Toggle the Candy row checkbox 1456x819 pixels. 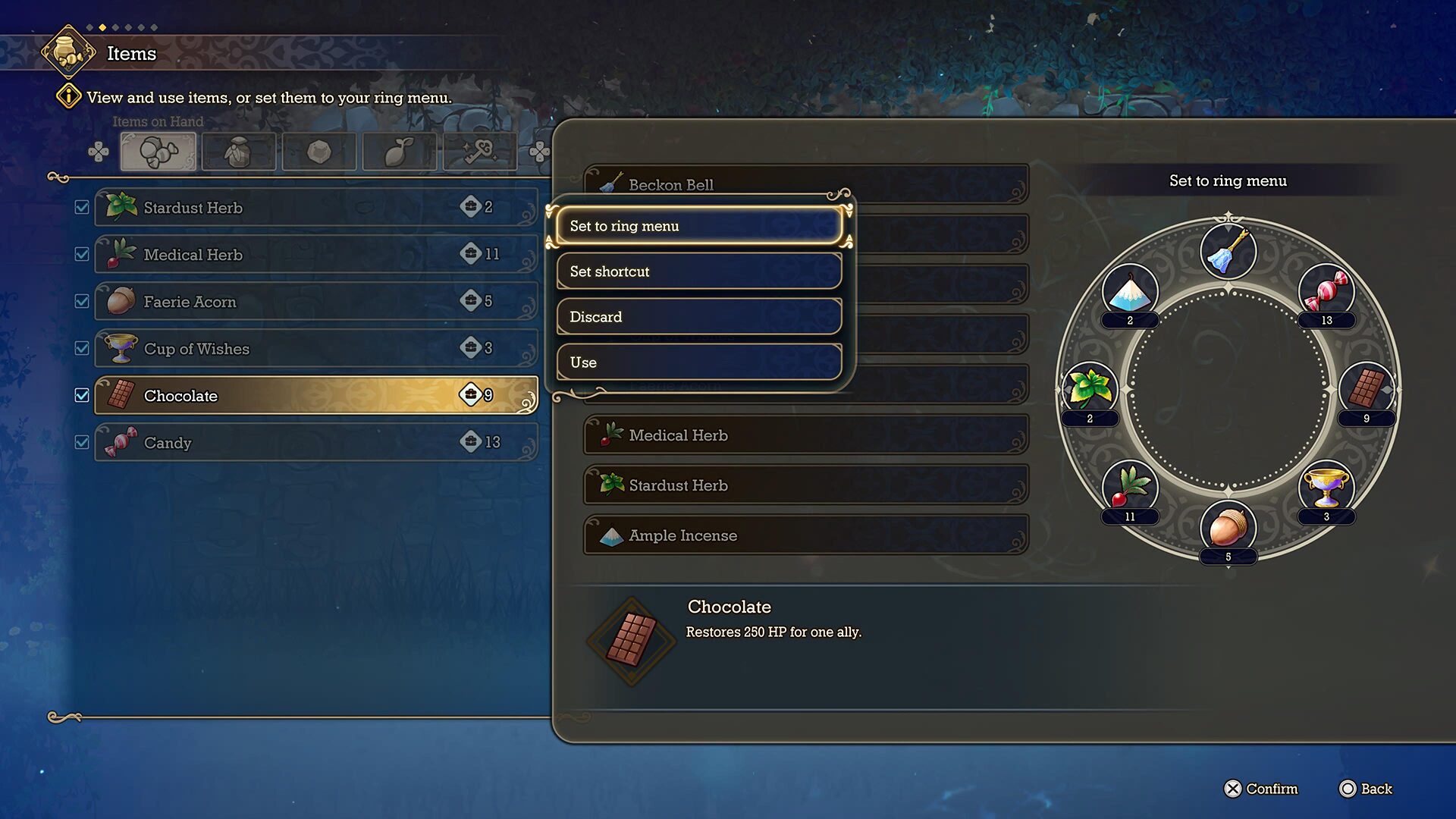pyautogui.click(x=82, y=442)
